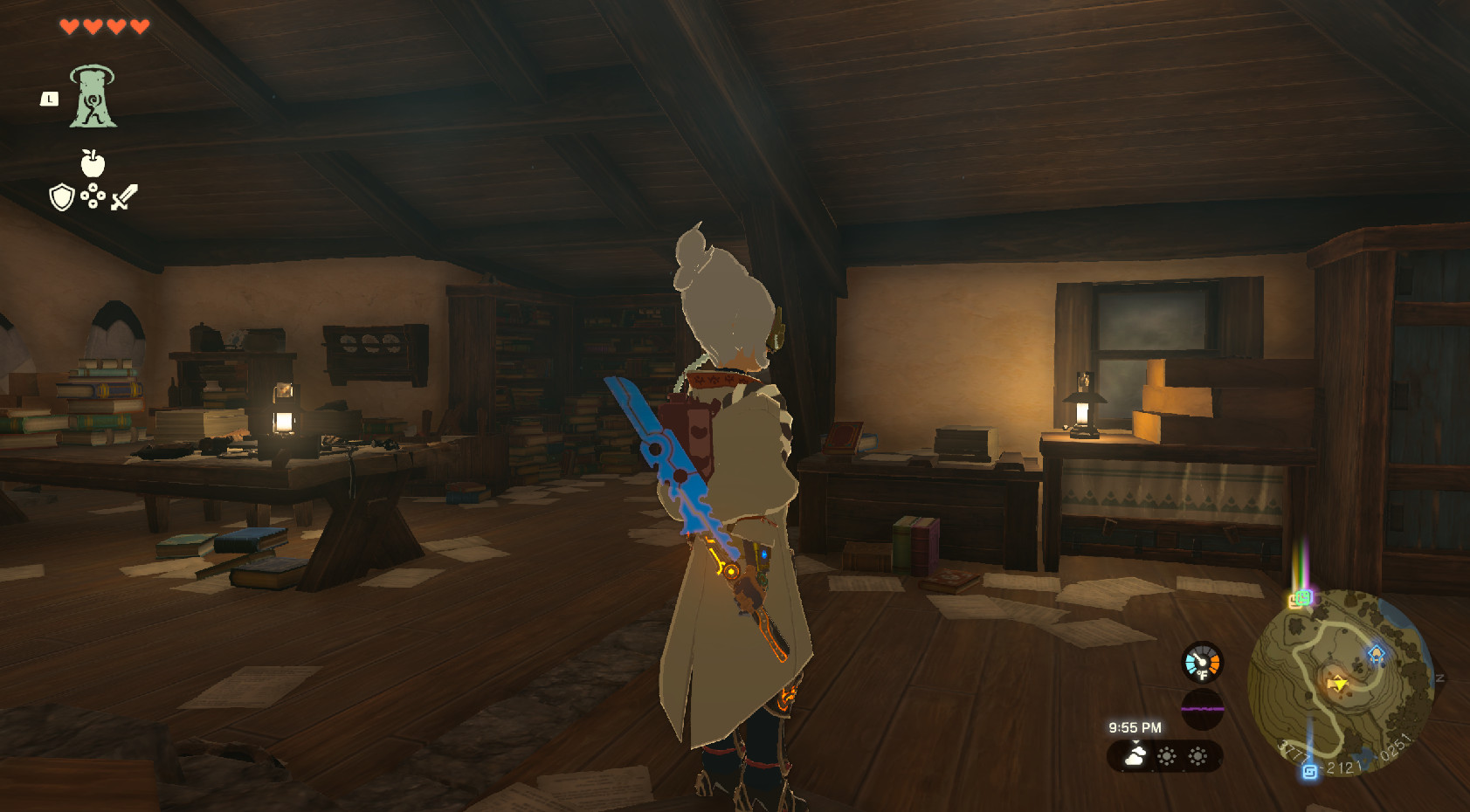Select the blue shrine icon on the minimap
The image size is (1470, 812).
1376,653
